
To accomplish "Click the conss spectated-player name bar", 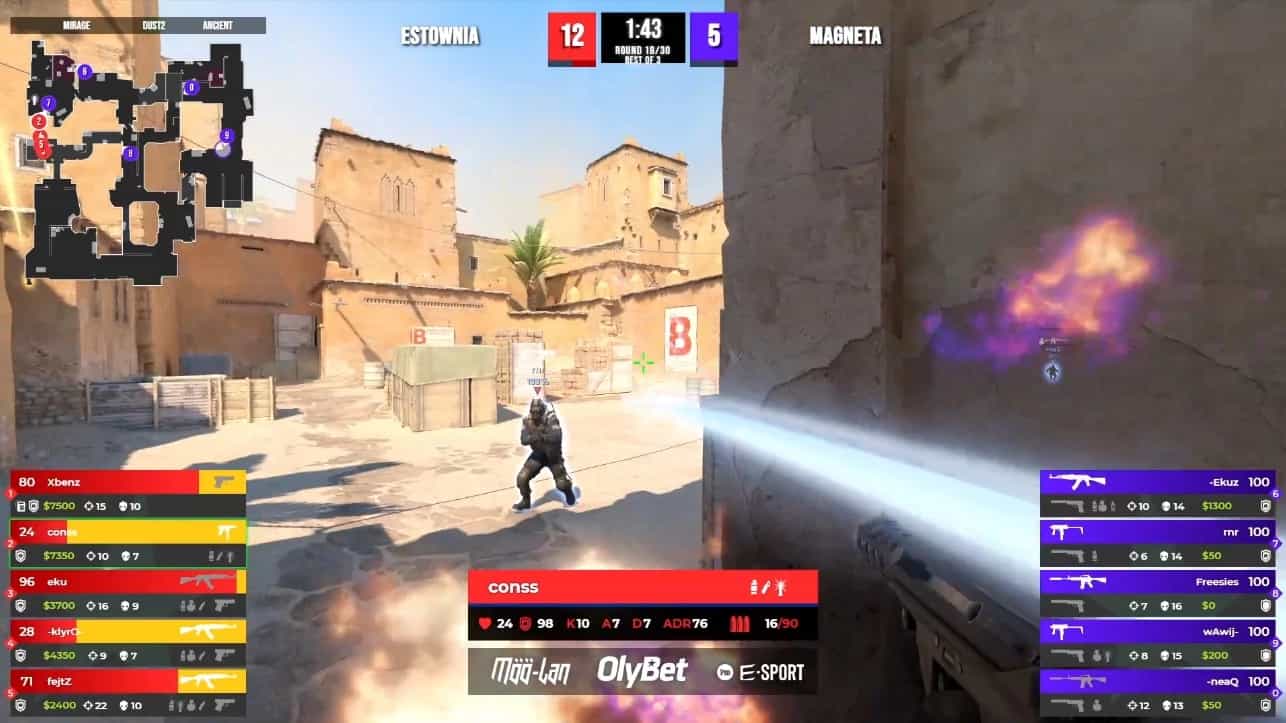I will 642,587.
